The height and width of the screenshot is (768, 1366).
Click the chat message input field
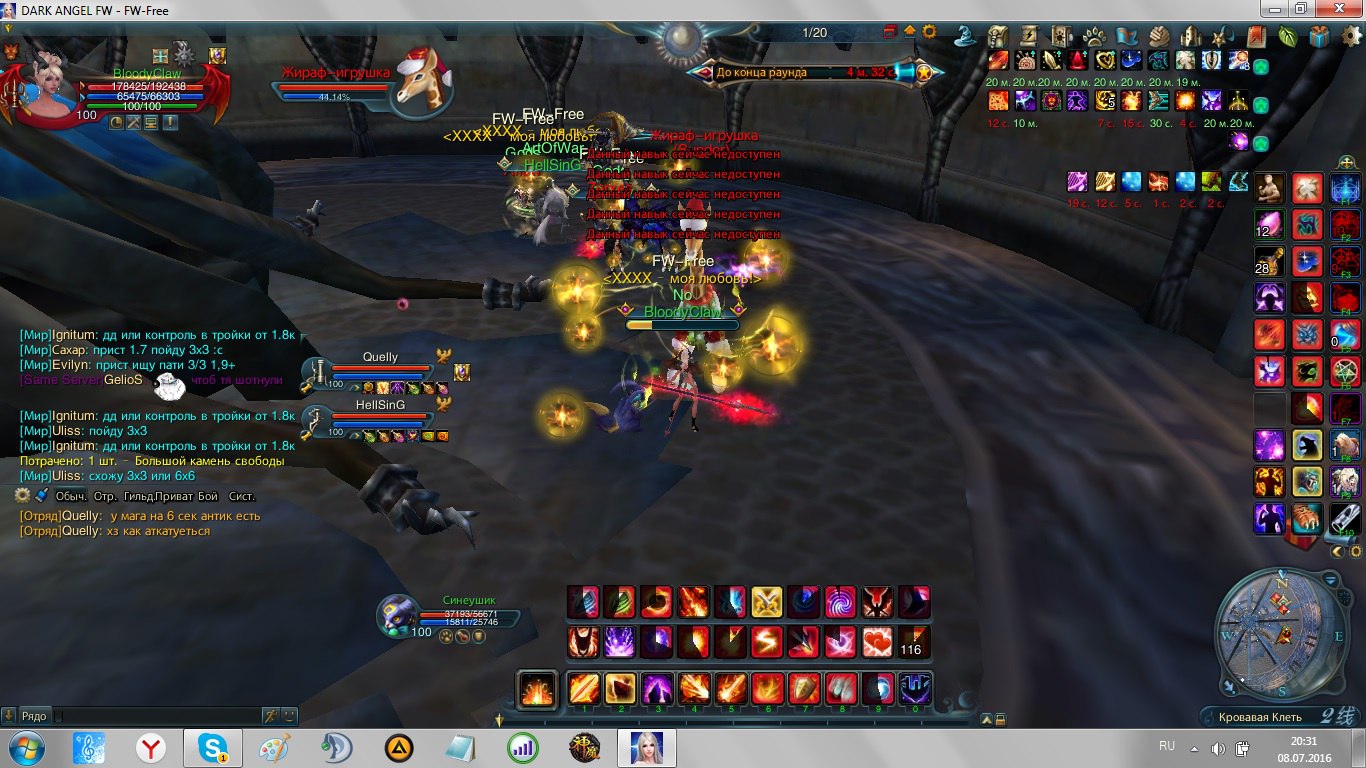coord(155,716)
